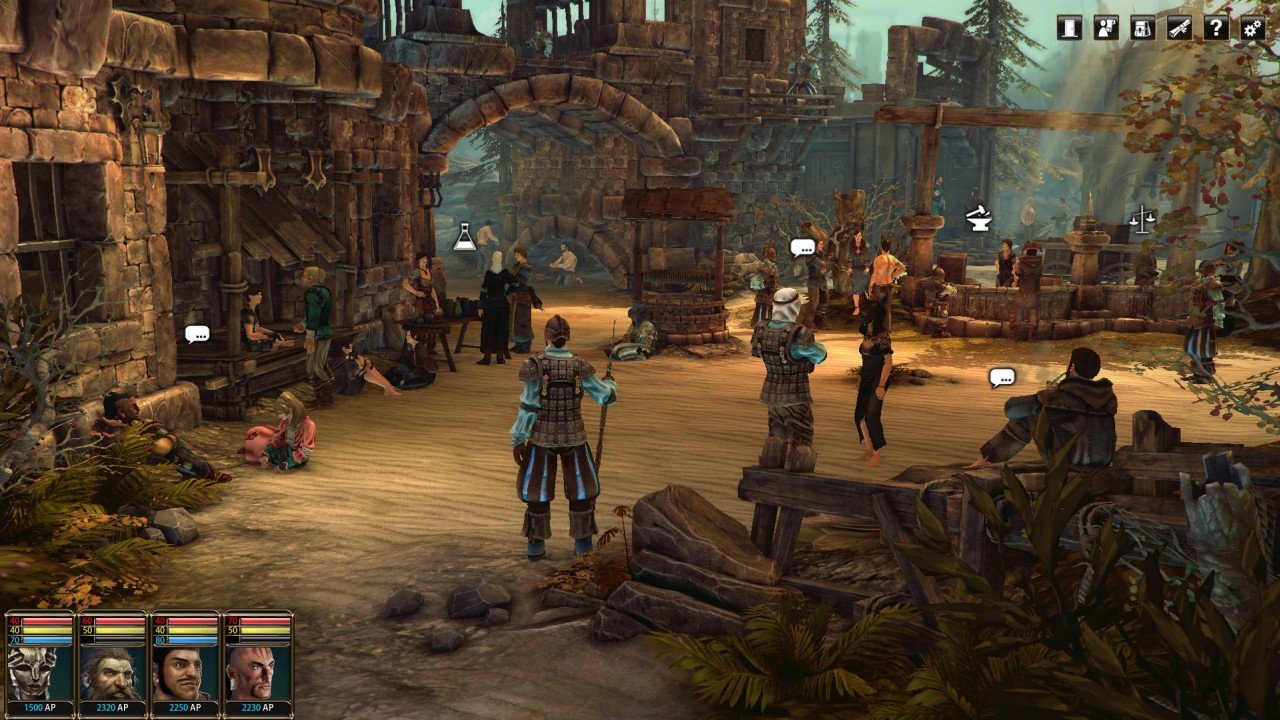Open the backpack inventory
This screenshot has width=1280, height=720.
pos(1143,27)
